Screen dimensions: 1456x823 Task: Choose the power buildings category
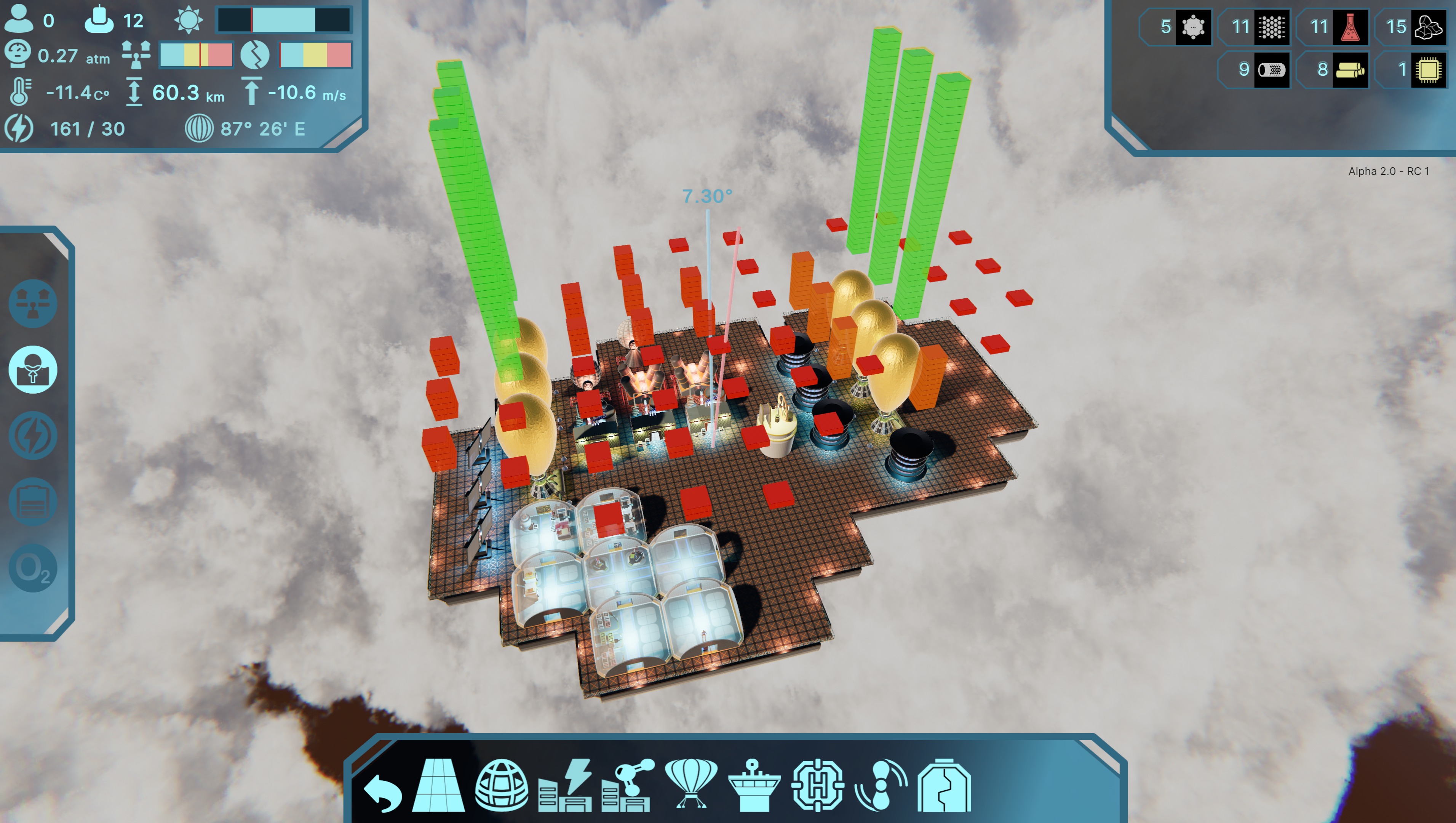[x=565, y=786]
